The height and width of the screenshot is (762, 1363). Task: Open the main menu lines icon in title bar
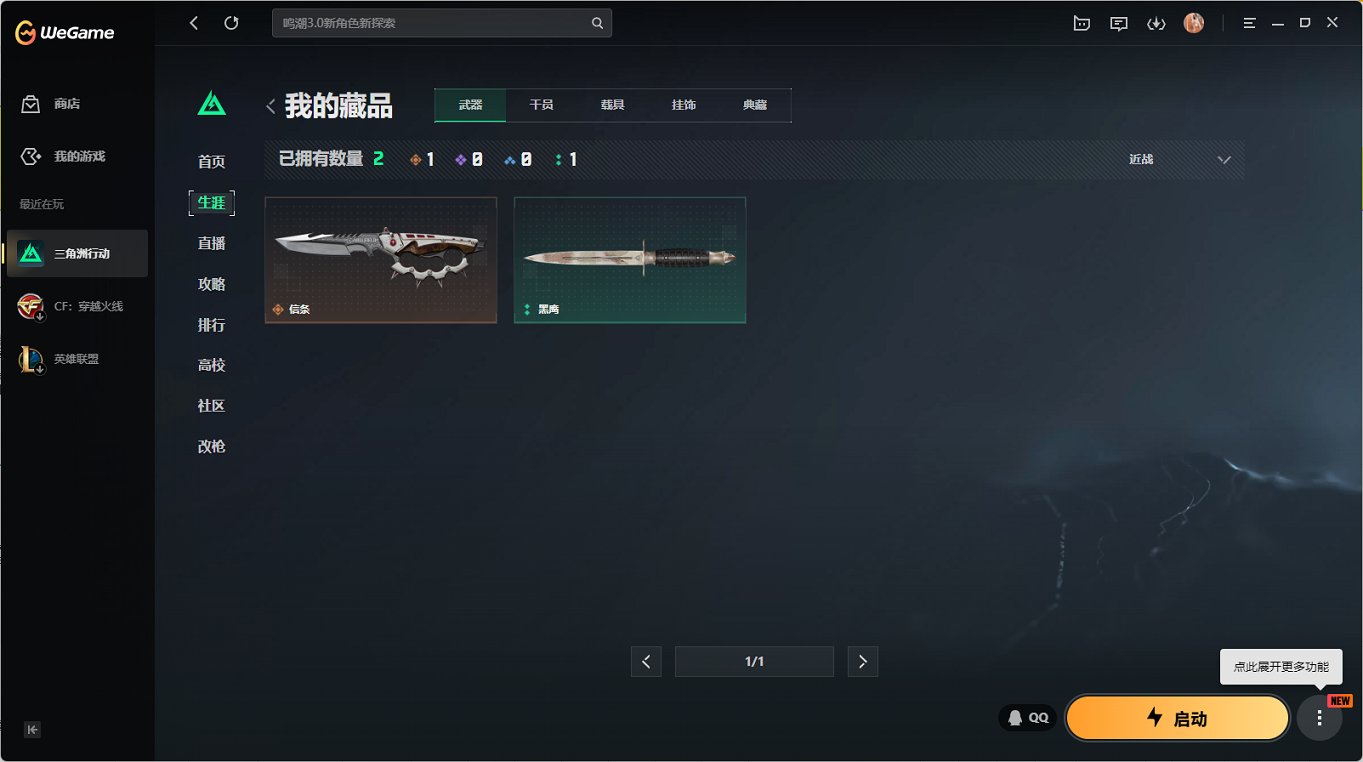(1249, 22)
